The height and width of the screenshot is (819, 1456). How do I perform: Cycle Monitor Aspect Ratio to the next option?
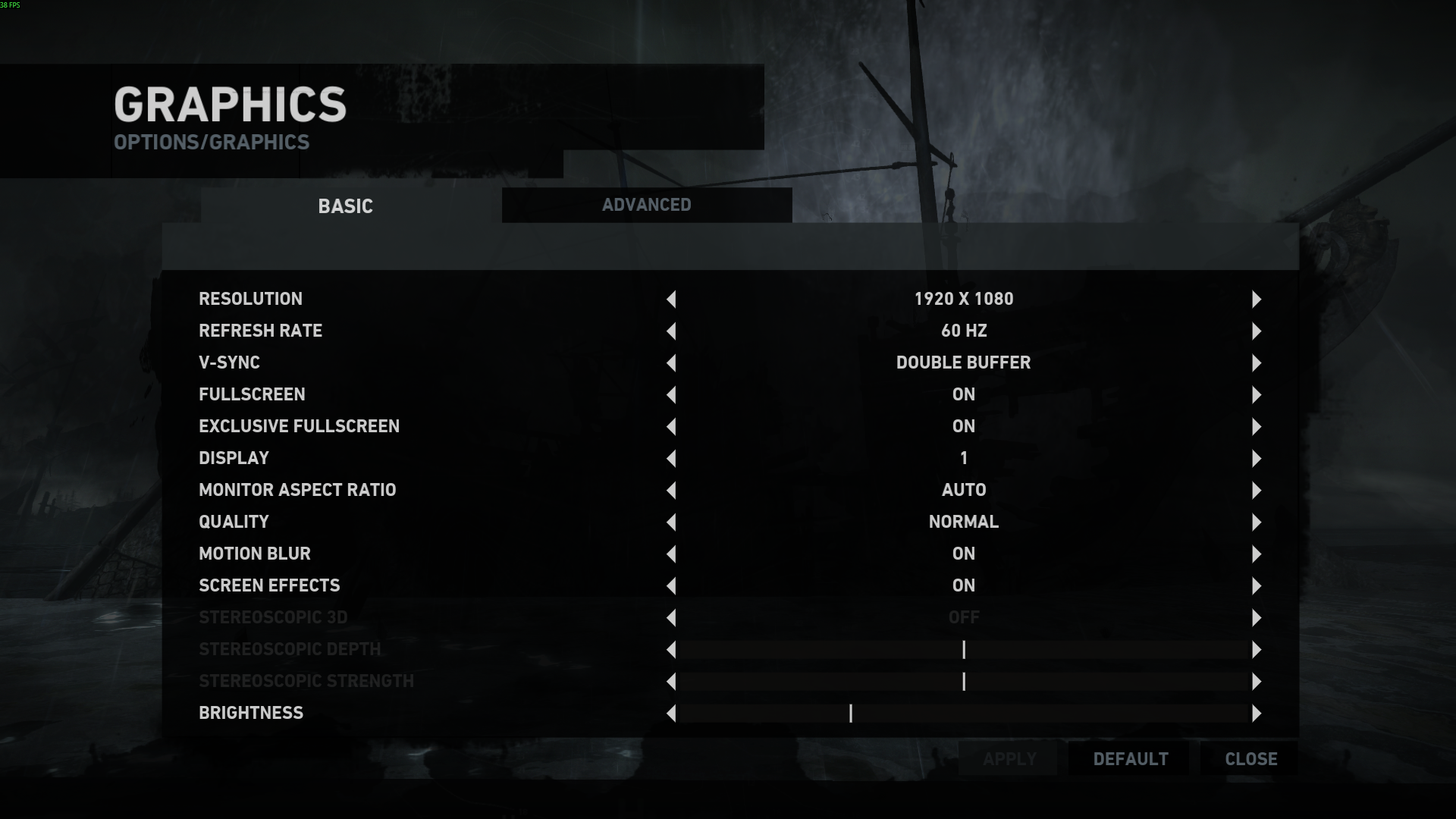pos(1257,491)
